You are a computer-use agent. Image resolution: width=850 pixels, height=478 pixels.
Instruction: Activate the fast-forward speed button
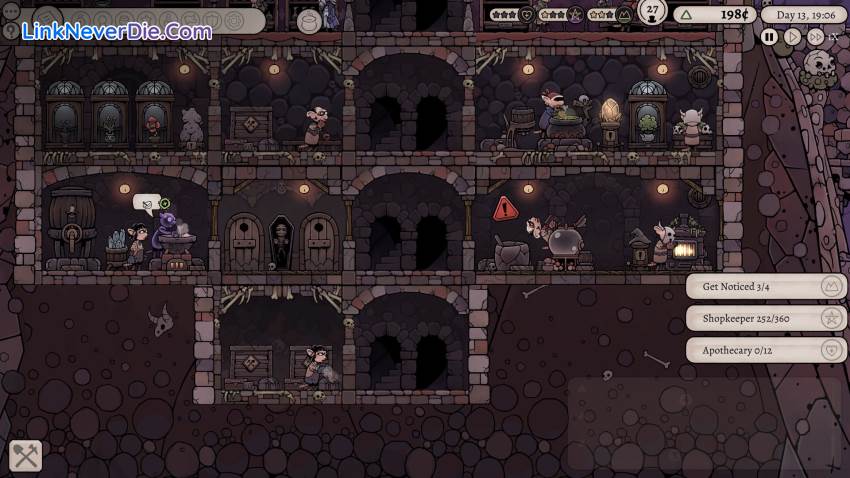click(815, 37)
